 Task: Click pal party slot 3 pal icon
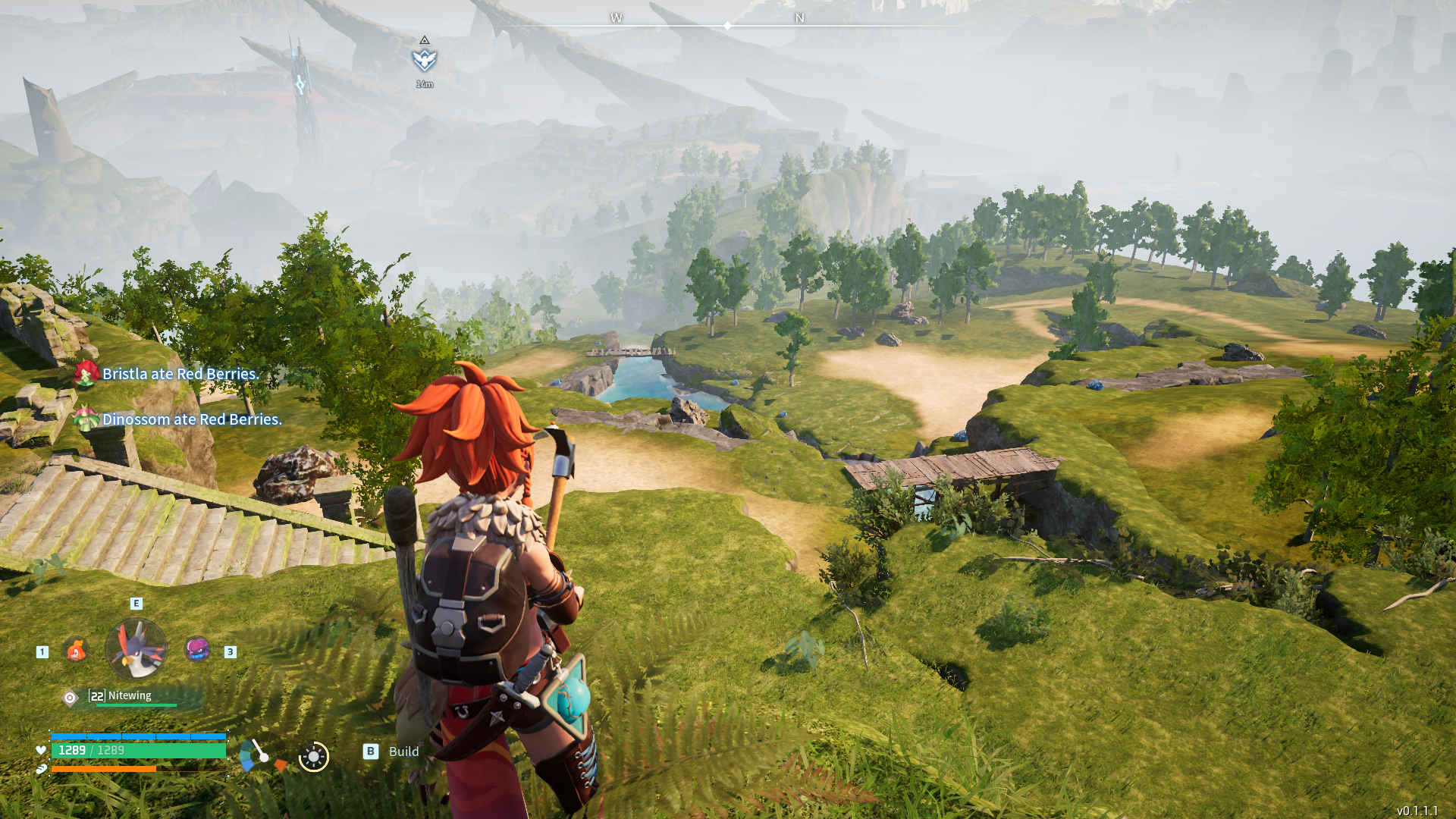click(x=196, y=651)
